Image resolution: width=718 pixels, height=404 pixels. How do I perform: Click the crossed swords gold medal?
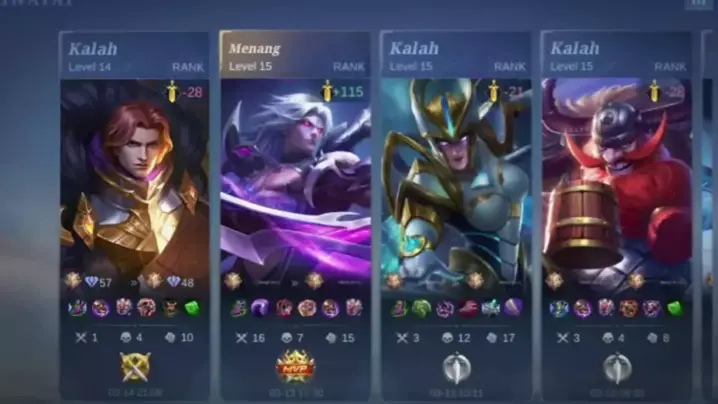(x=134, y=367)
